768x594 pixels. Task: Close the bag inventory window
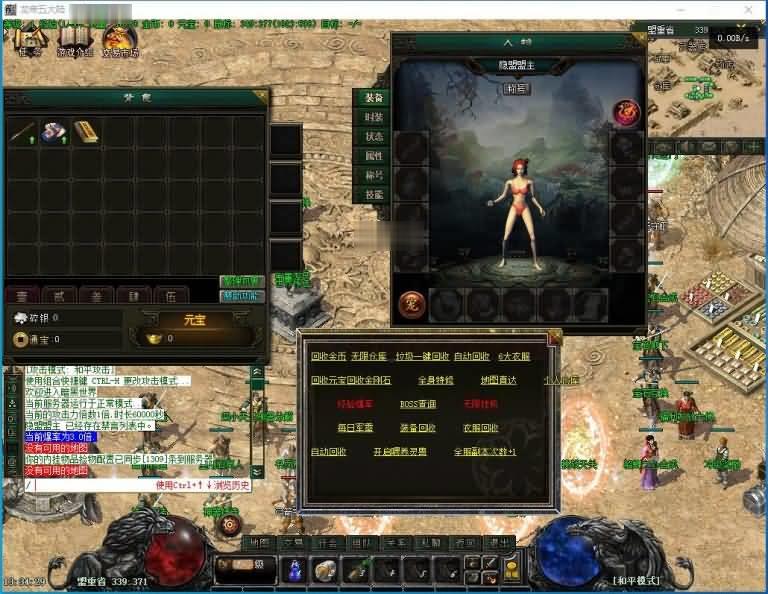(259, 97)
